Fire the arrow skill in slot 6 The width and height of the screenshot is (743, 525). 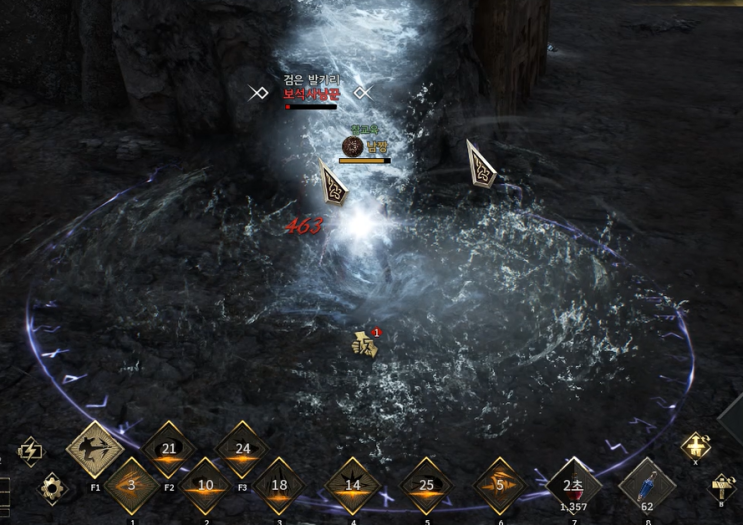pyautogui.click(x=500, y=486)
